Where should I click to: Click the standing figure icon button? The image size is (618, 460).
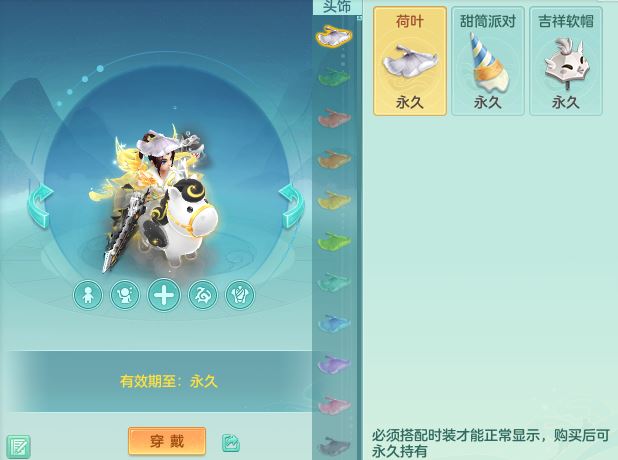(x=88, y=295)
